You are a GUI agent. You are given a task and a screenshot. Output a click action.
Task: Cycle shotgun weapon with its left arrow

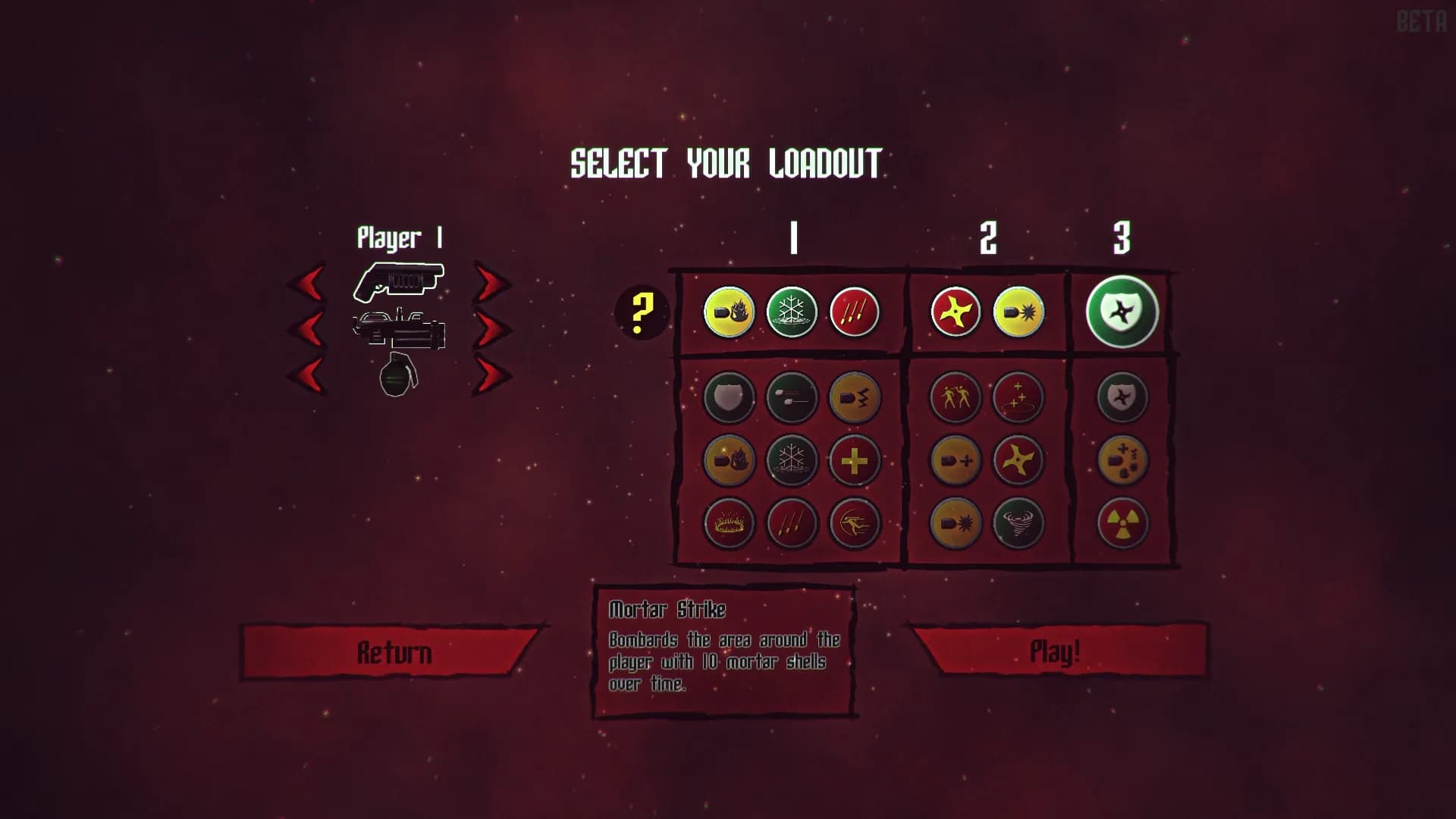(308, 283)
